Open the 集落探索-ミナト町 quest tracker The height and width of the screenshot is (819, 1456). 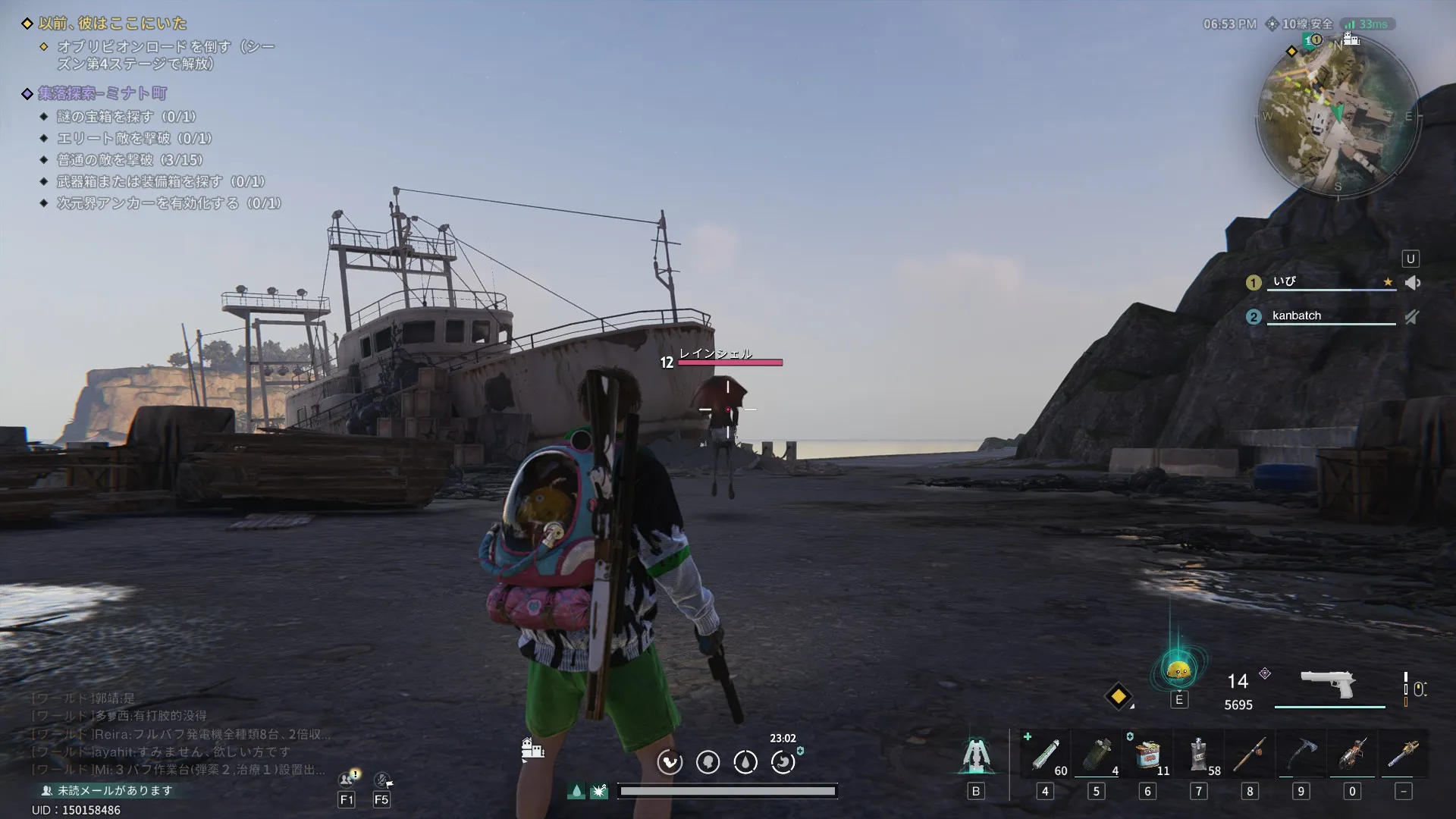(x=102, y=93)
